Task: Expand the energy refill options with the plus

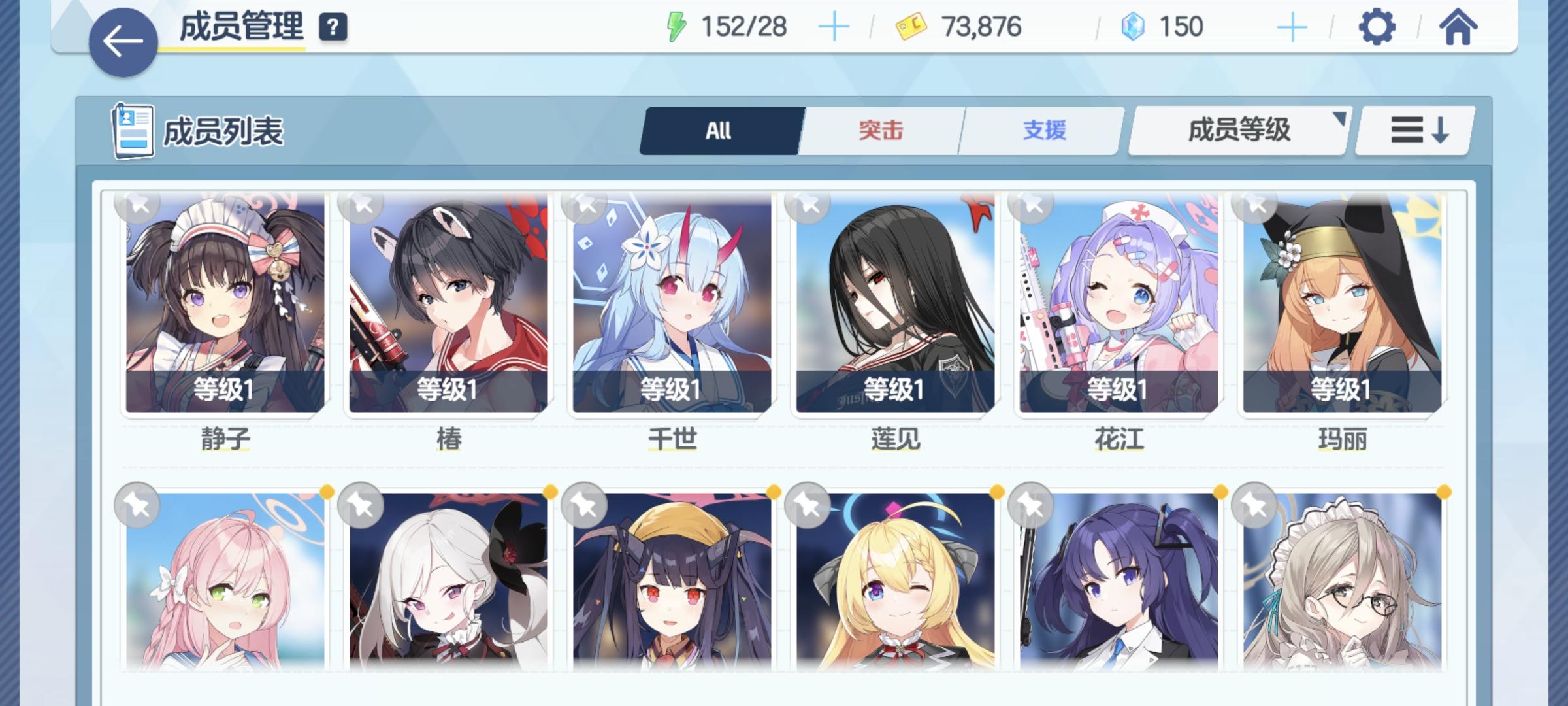Action: click(x=834, y=27)
